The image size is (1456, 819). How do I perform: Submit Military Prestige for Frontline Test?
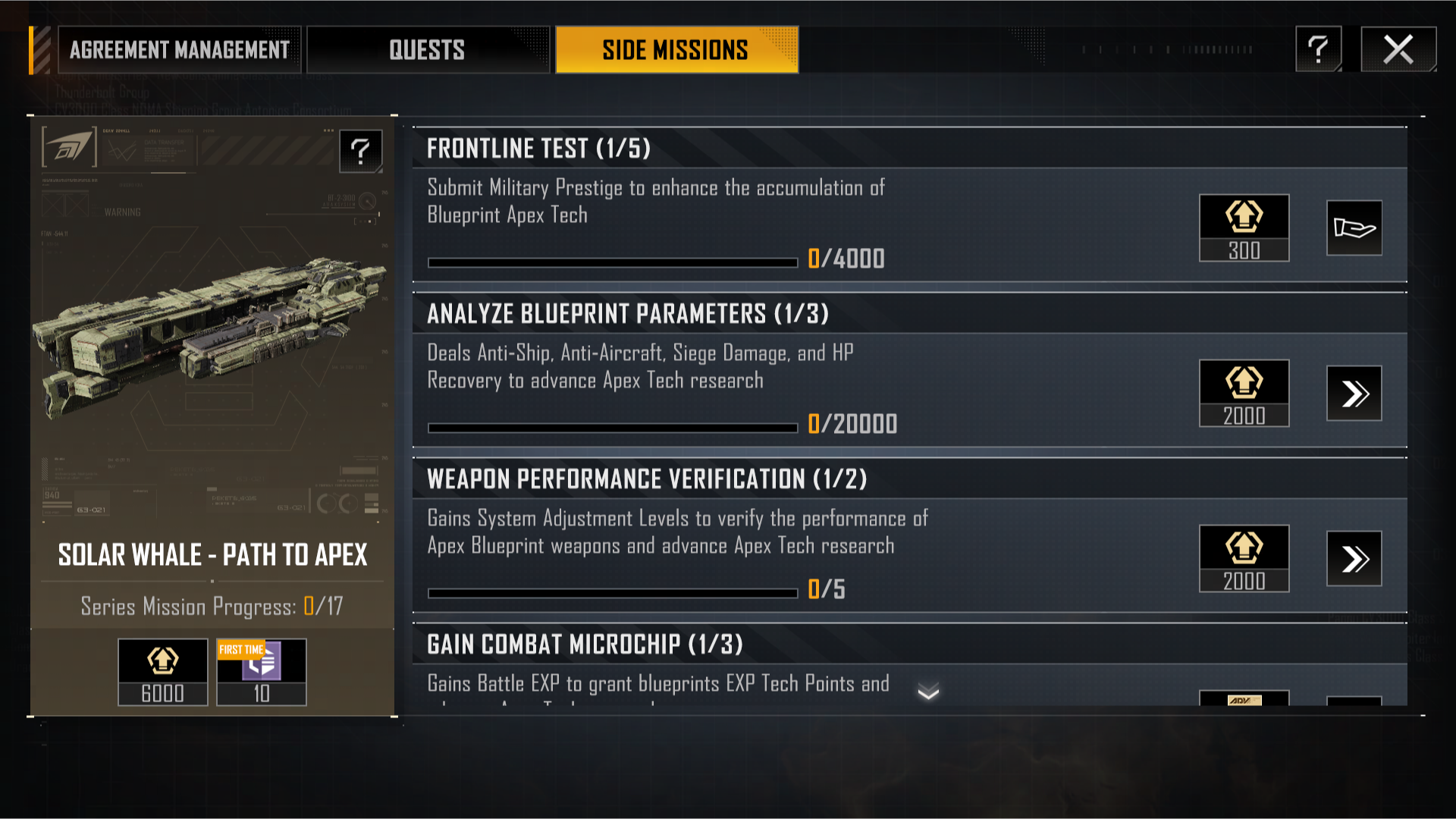click(1354, 228)
